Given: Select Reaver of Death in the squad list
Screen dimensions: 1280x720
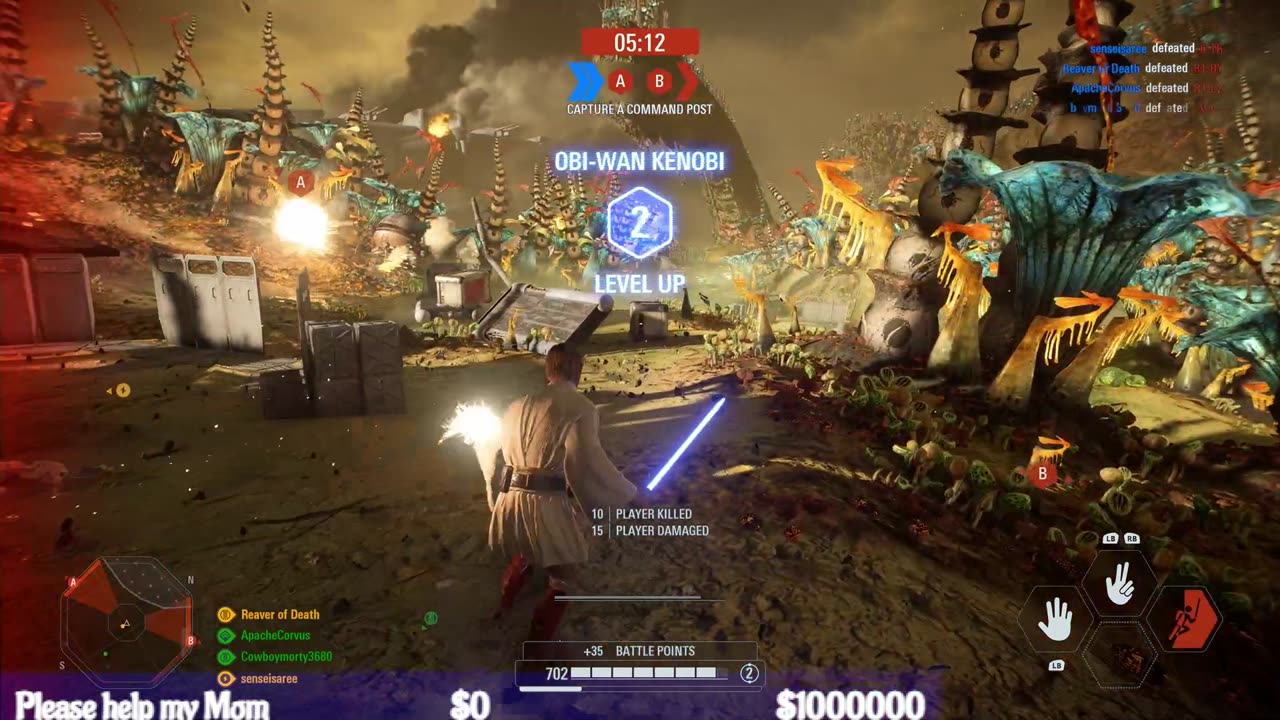Looking at the screenshot, I should (279, 614).
